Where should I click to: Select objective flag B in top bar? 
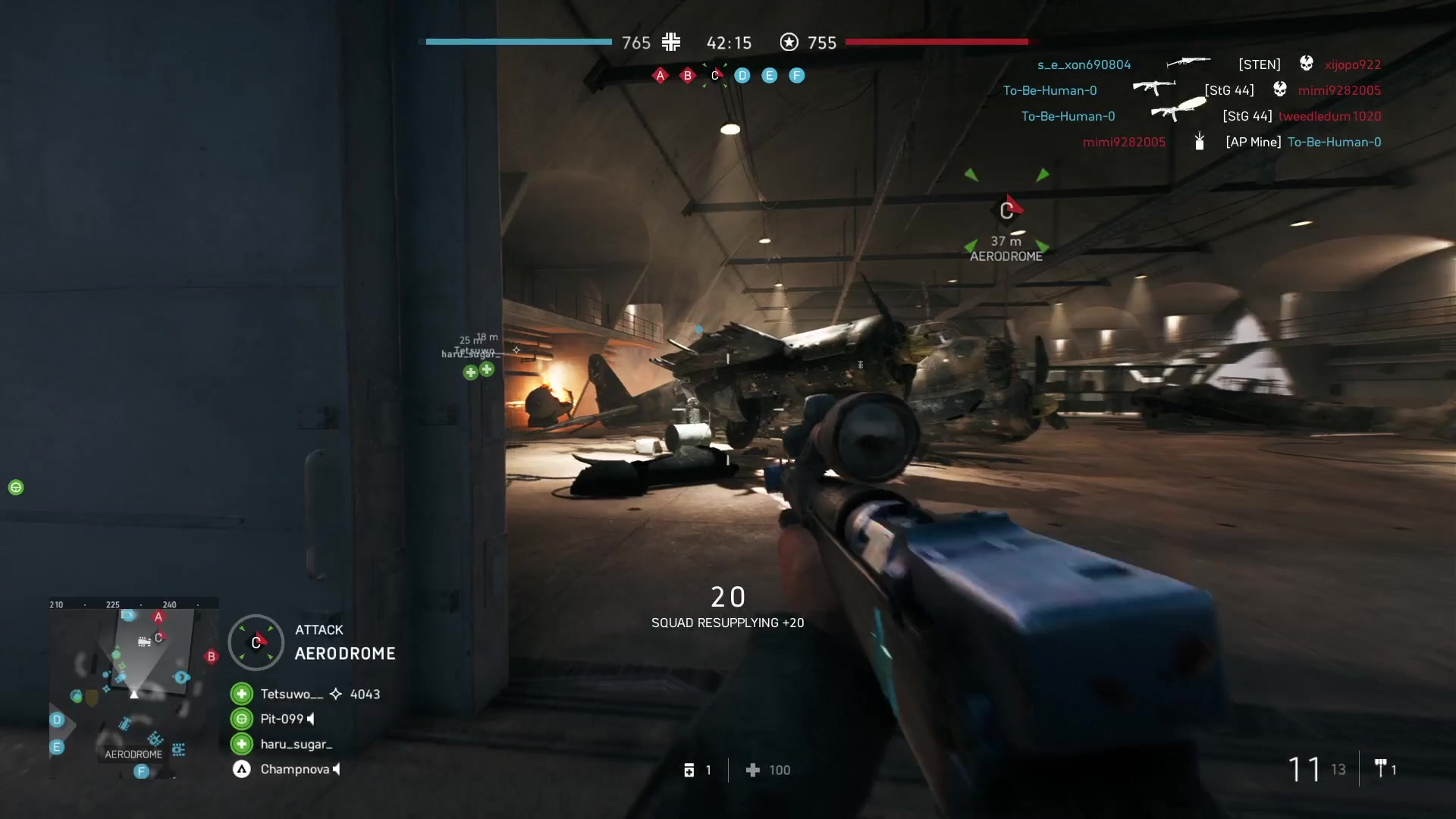[x=688, y=75]
